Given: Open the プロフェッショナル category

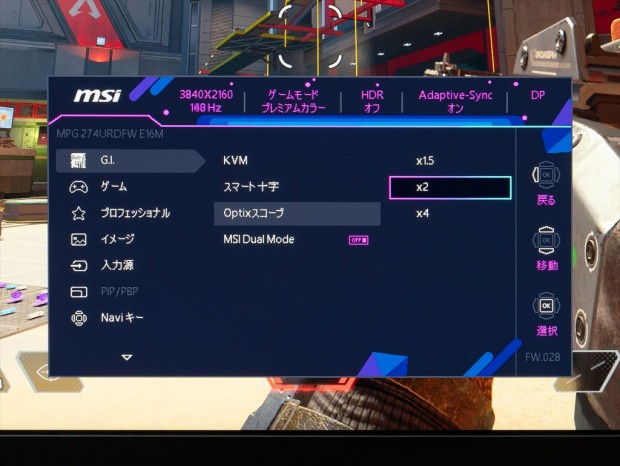Looking at the screenshot, I should point(134,213).
